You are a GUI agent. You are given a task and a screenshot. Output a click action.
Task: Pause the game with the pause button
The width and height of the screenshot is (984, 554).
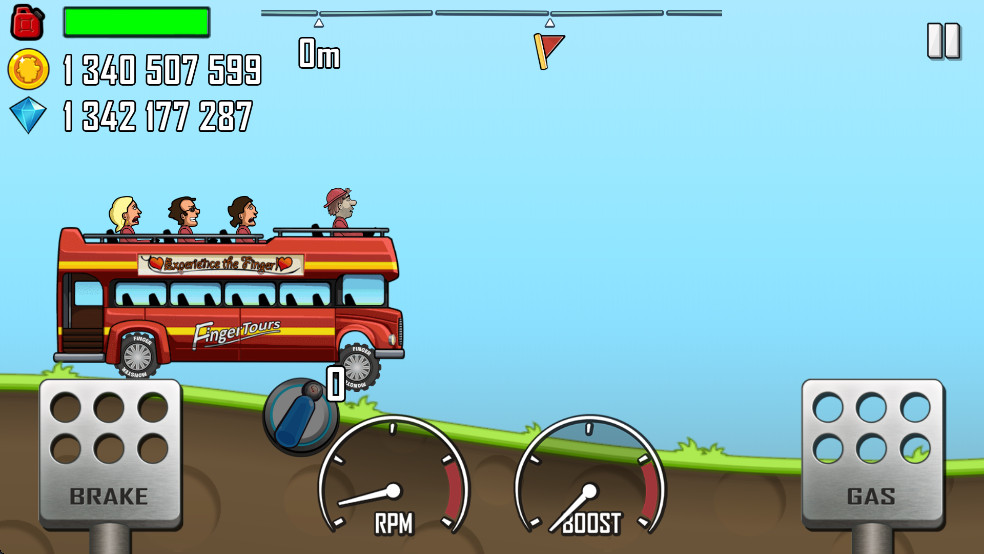(x=943, y=41)
